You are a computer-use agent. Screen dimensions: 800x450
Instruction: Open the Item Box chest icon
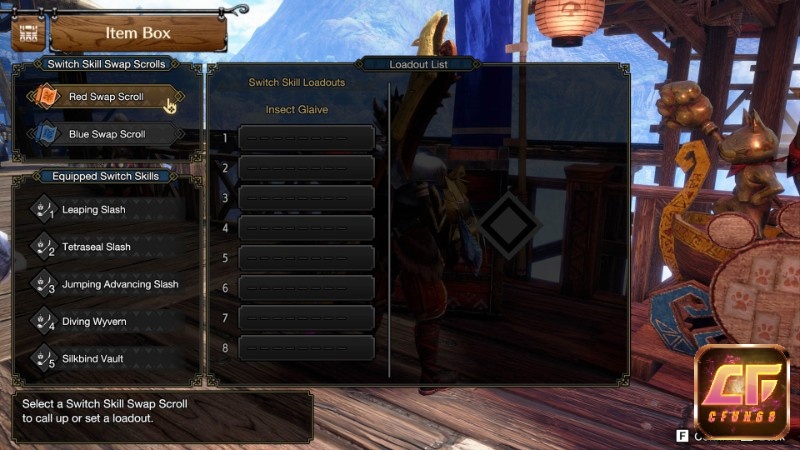28,33
